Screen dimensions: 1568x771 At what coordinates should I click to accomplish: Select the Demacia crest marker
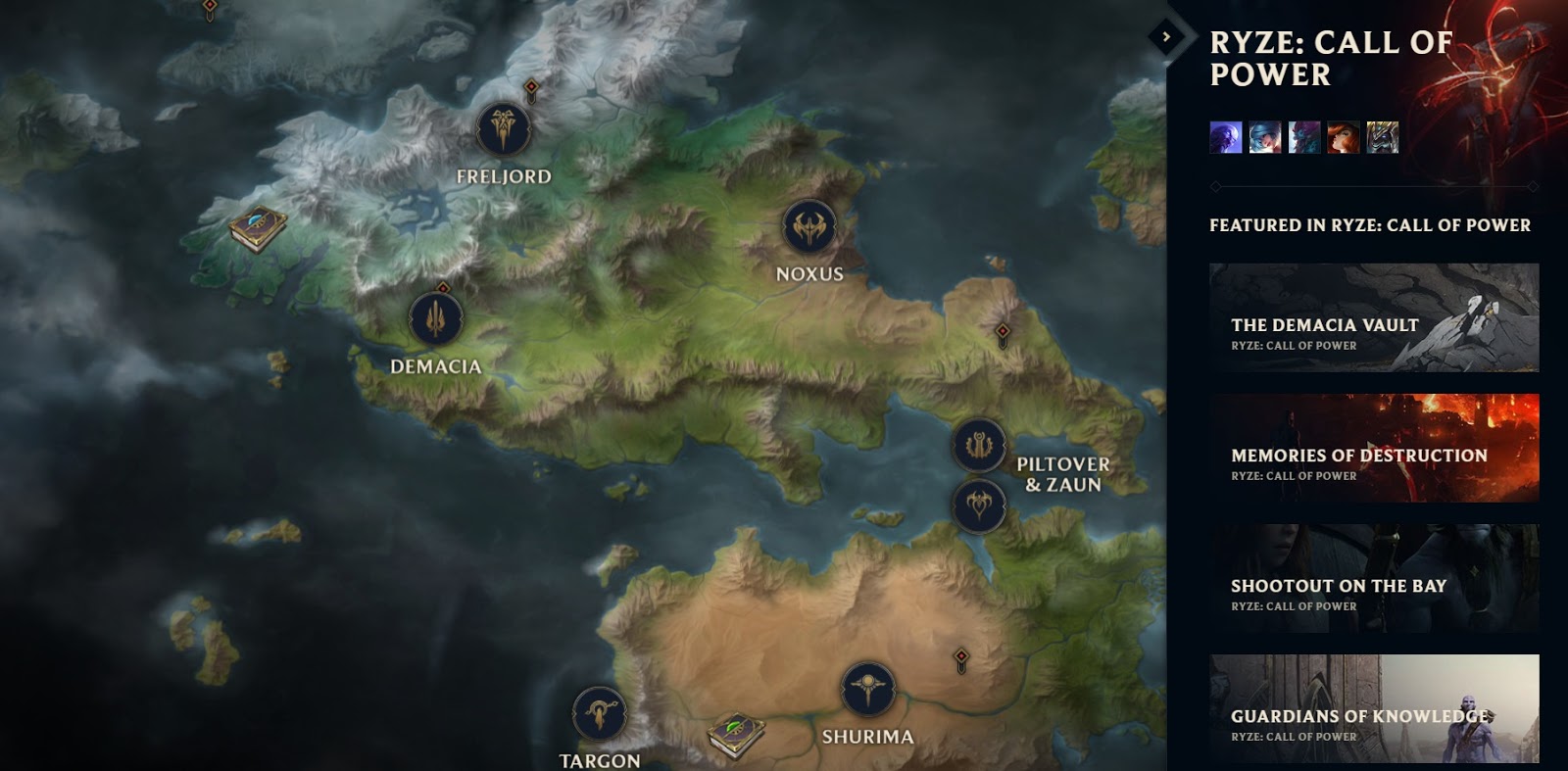point(434,319)
